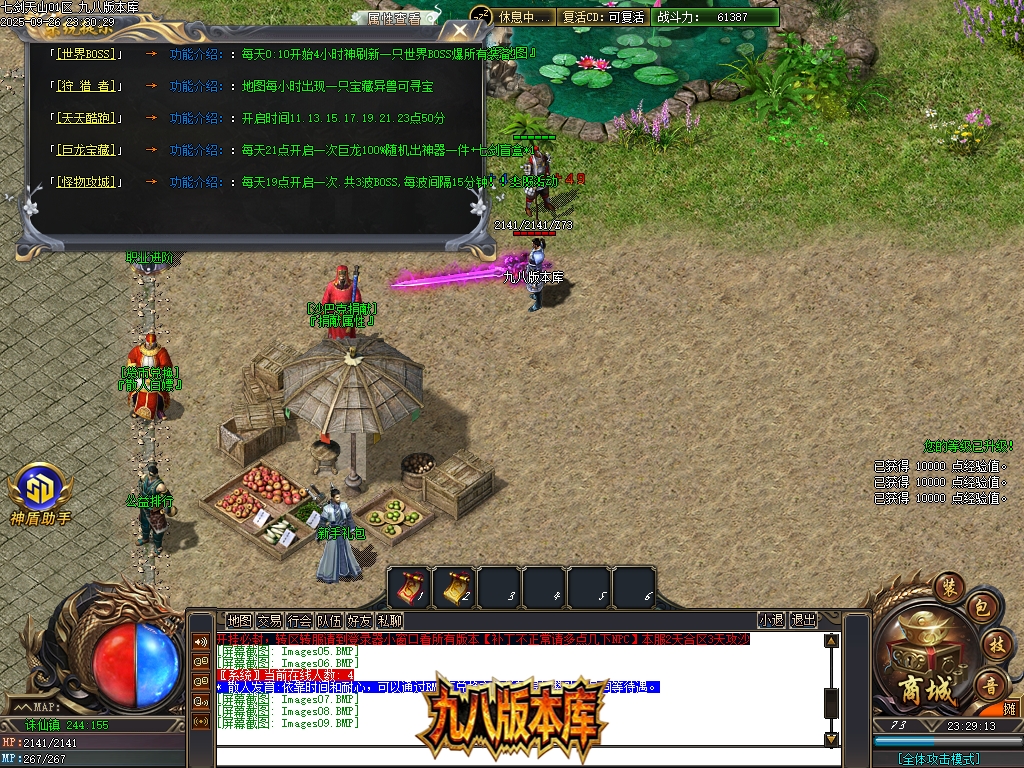Open the 装 equipment round button
The image size is (1024, 768).
coord(948,586)
